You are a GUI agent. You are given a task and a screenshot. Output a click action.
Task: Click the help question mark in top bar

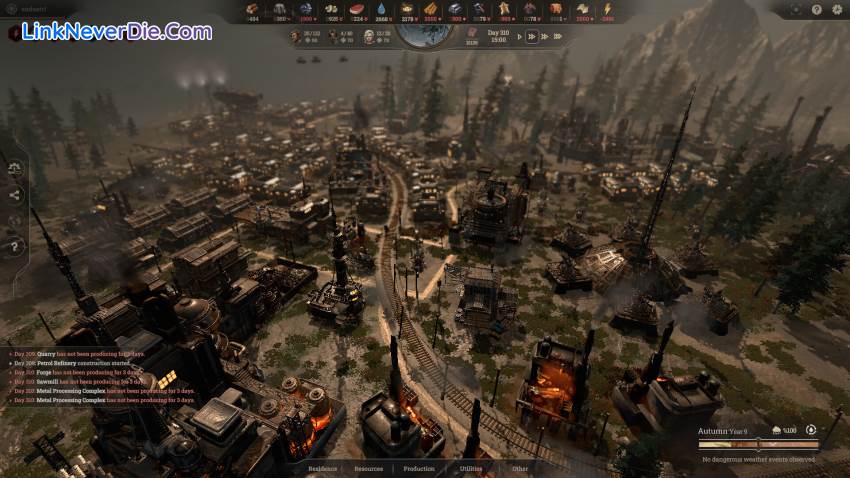817,9
